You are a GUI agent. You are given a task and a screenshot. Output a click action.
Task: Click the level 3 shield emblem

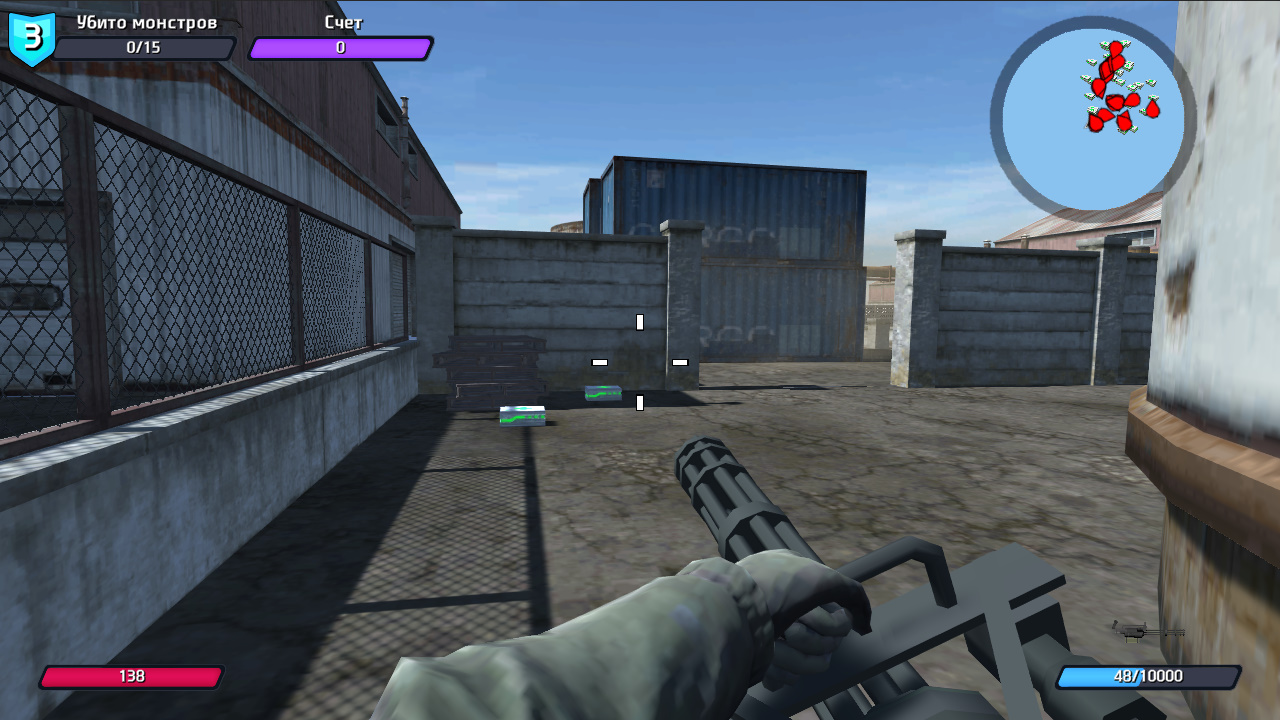pos(30,38)
